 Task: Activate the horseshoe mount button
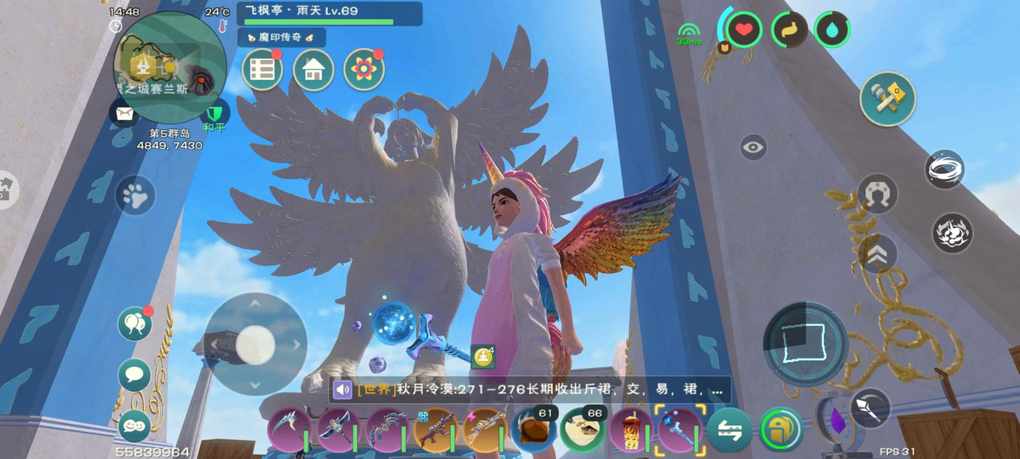click(877, 194)
